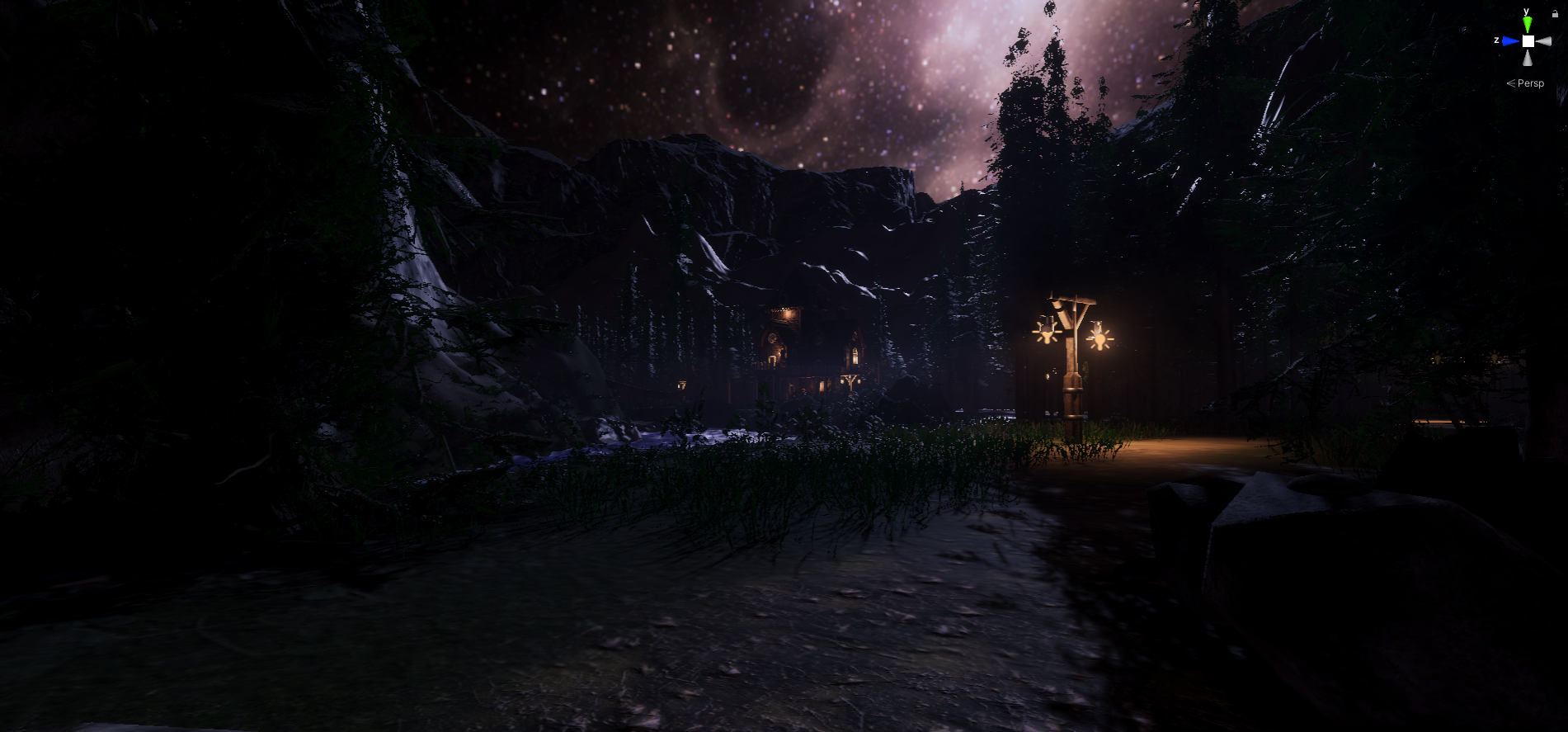Click the green Y axis cone

click(1528, 25)
